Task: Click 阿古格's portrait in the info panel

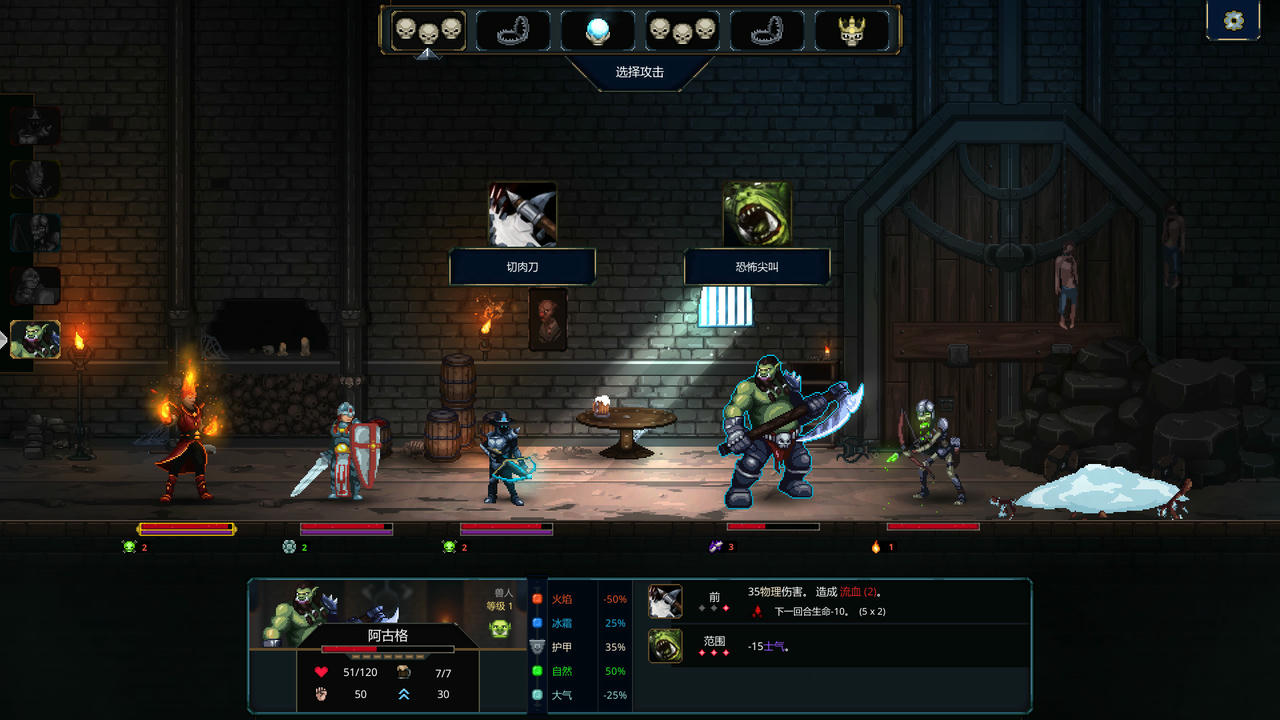Action: click(x=292, y=612)
